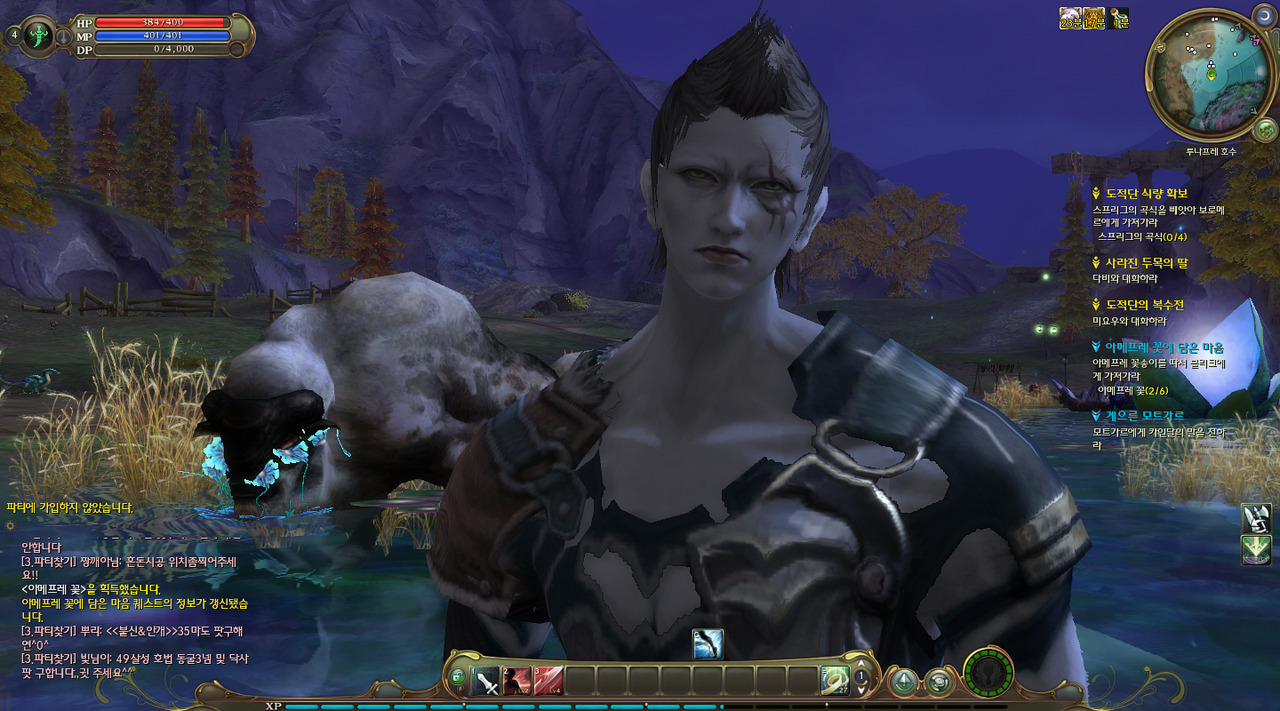This screenshot has width=1280, height=711.
Task: Click the green dagger class portrait icon
Action: coord(40,35)
